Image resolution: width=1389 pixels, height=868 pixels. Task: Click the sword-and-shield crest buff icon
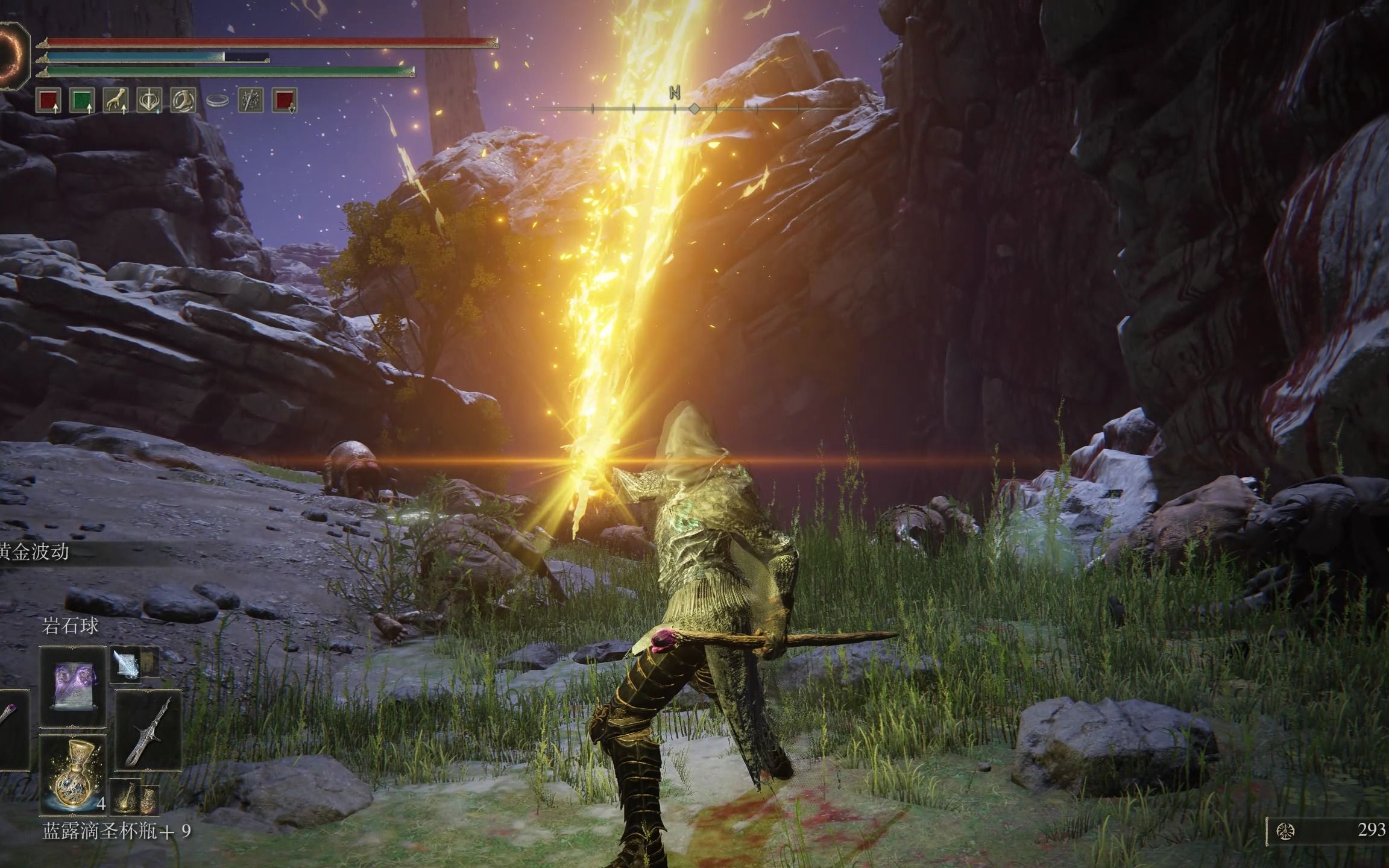[149, 101]
